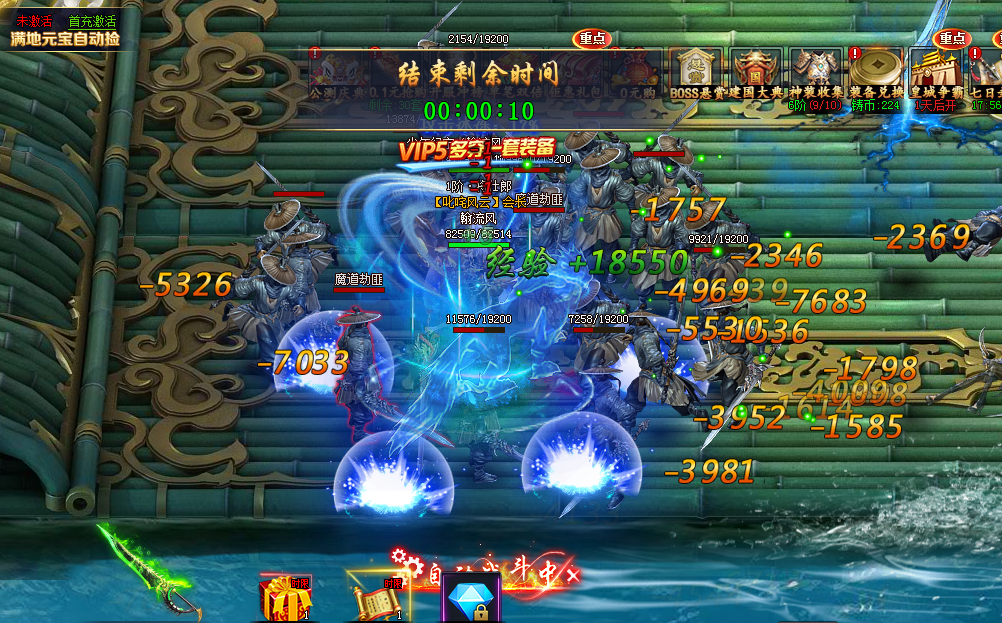Open the 建国大典 event icon
Image resolution: width=1002 pixels, height=623 pixels.
point(755,72)
